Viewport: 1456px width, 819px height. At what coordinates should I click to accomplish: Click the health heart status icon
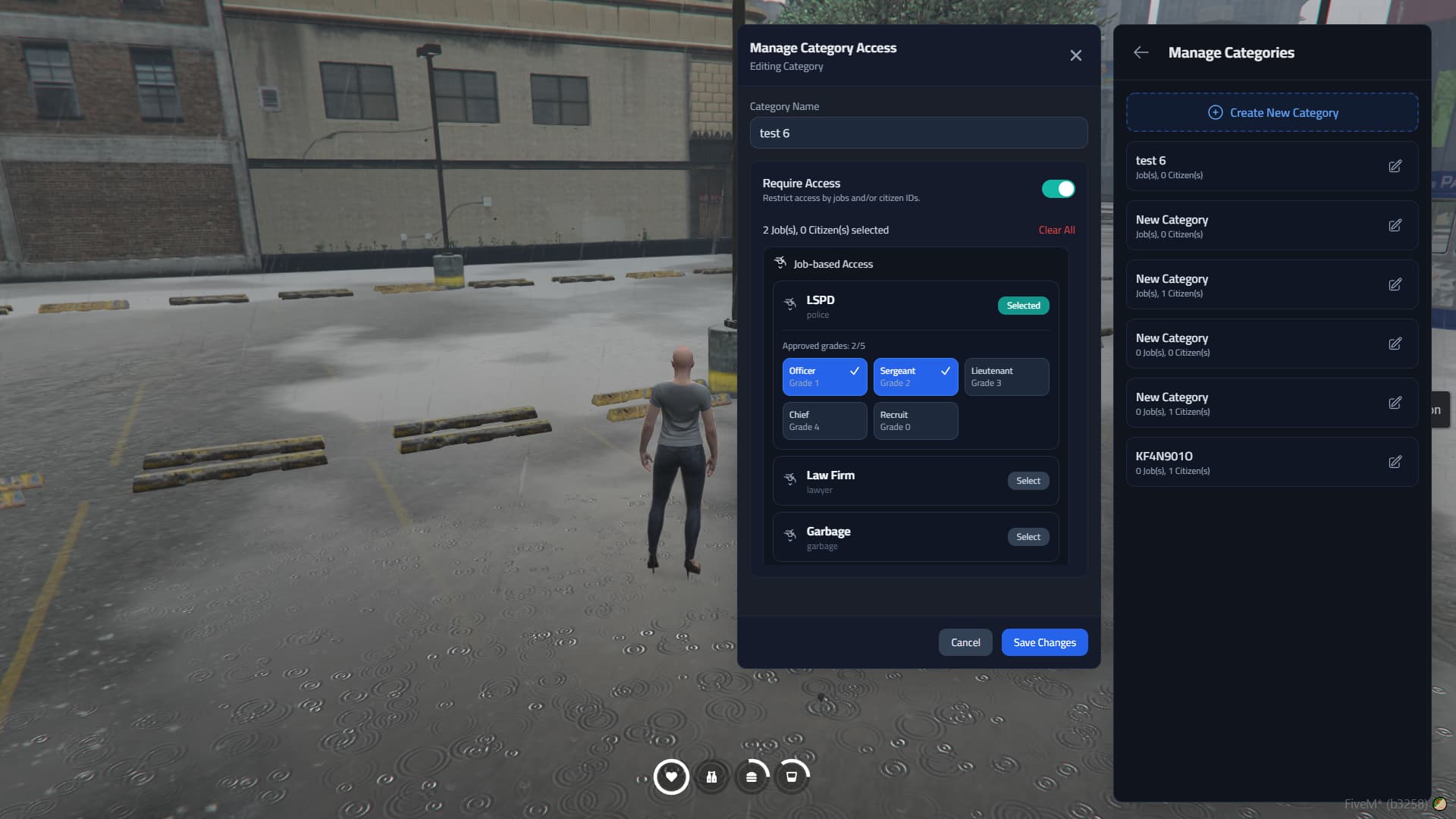click(x=671, y=777)
